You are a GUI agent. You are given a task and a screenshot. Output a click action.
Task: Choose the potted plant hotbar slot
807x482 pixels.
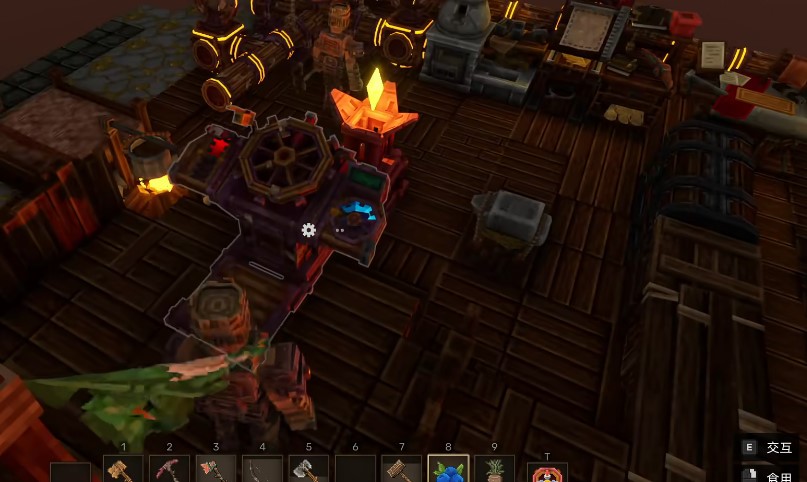494,470
